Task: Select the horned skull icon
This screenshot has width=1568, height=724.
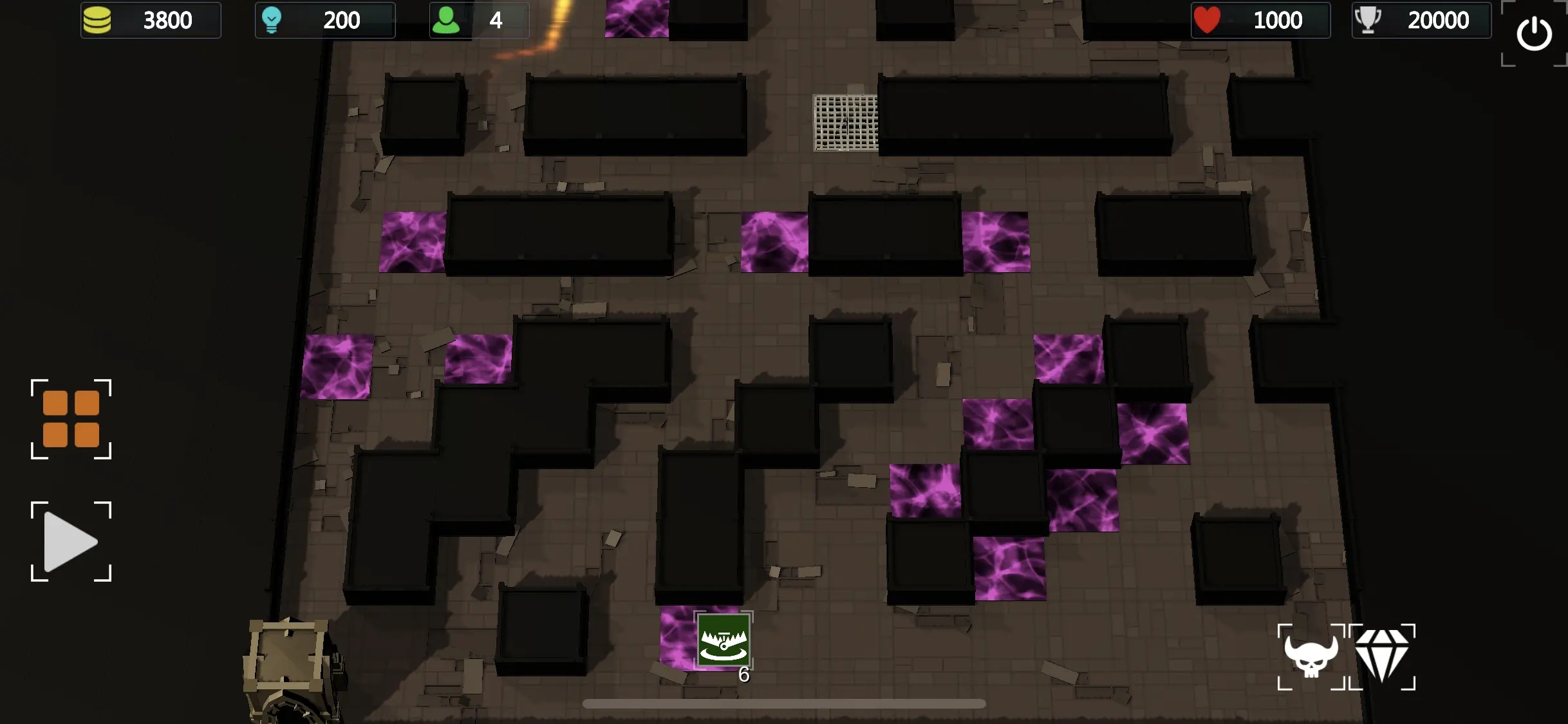Action: [1311, 656]
